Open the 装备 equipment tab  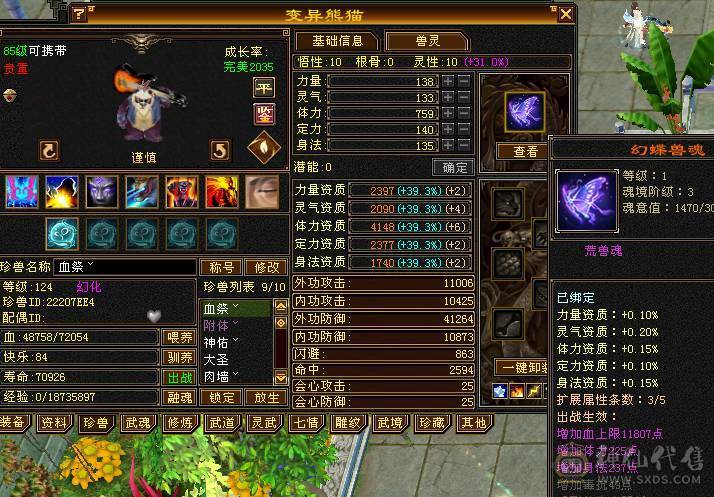(13, 423)
